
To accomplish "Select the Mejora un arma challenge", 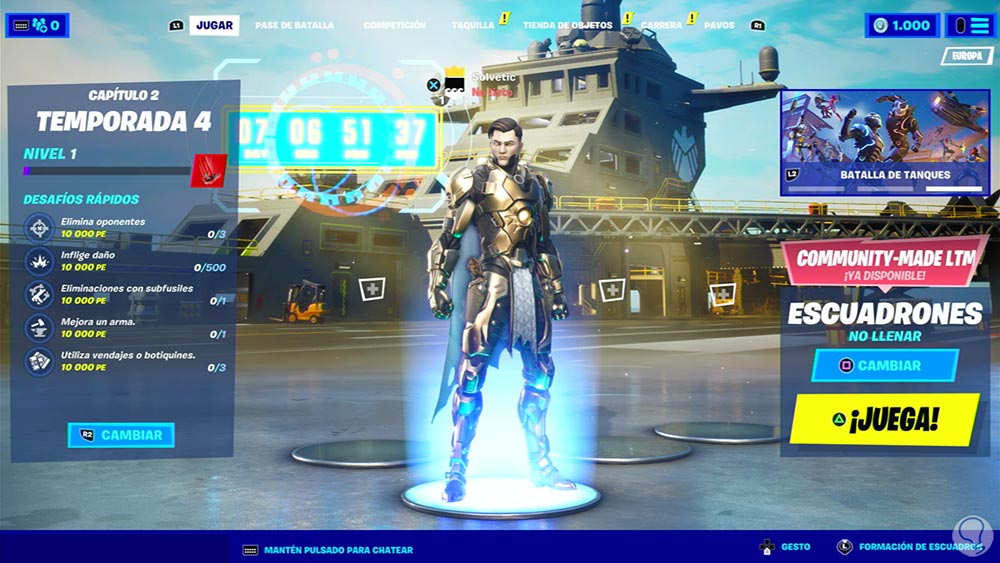I will click(125, 327).
